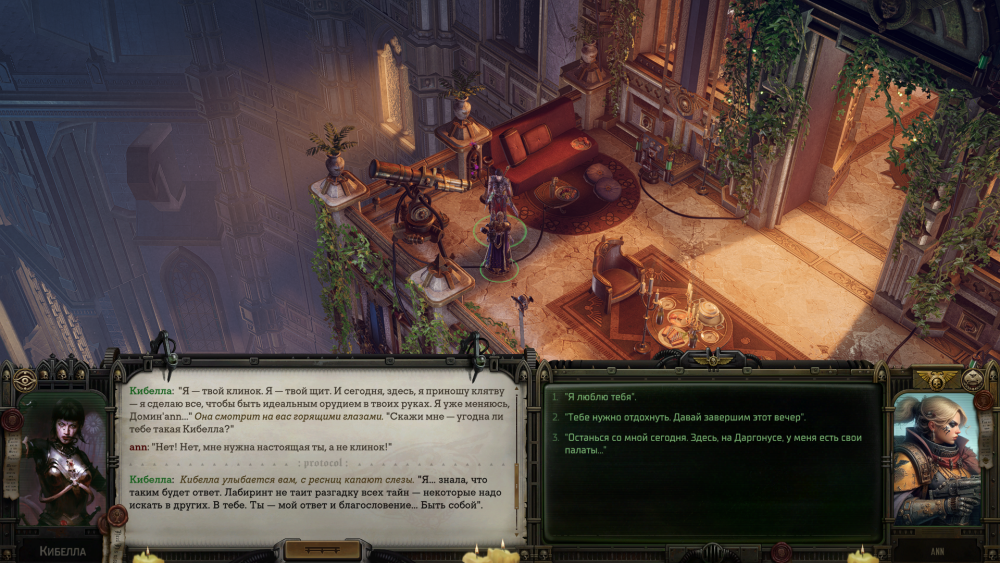
Task: Click the skull emblem above Ann's portrait
Action: coord(937,380)
